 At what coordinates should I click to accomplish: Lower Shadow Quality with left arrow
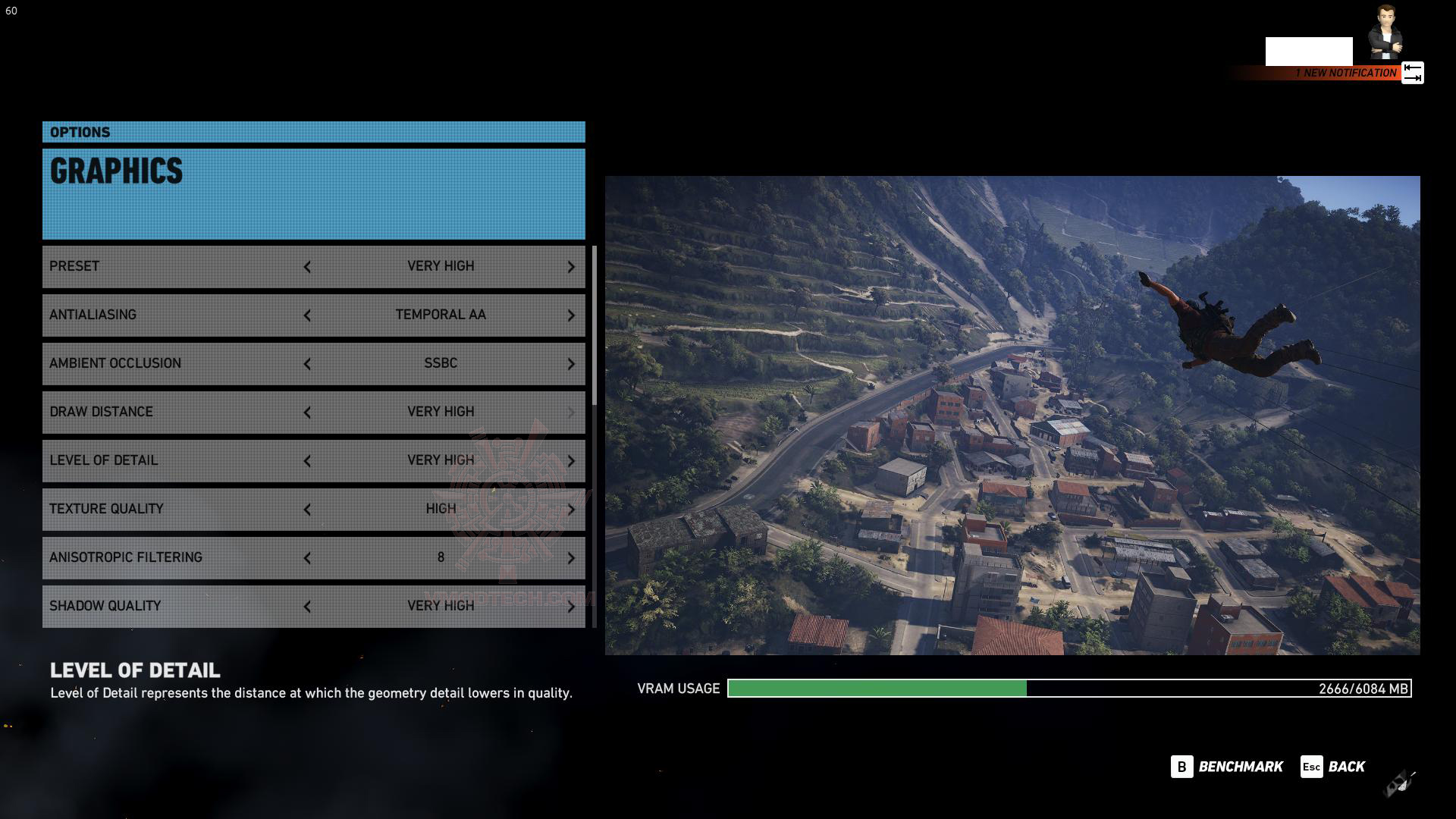(x=307, y=607)
